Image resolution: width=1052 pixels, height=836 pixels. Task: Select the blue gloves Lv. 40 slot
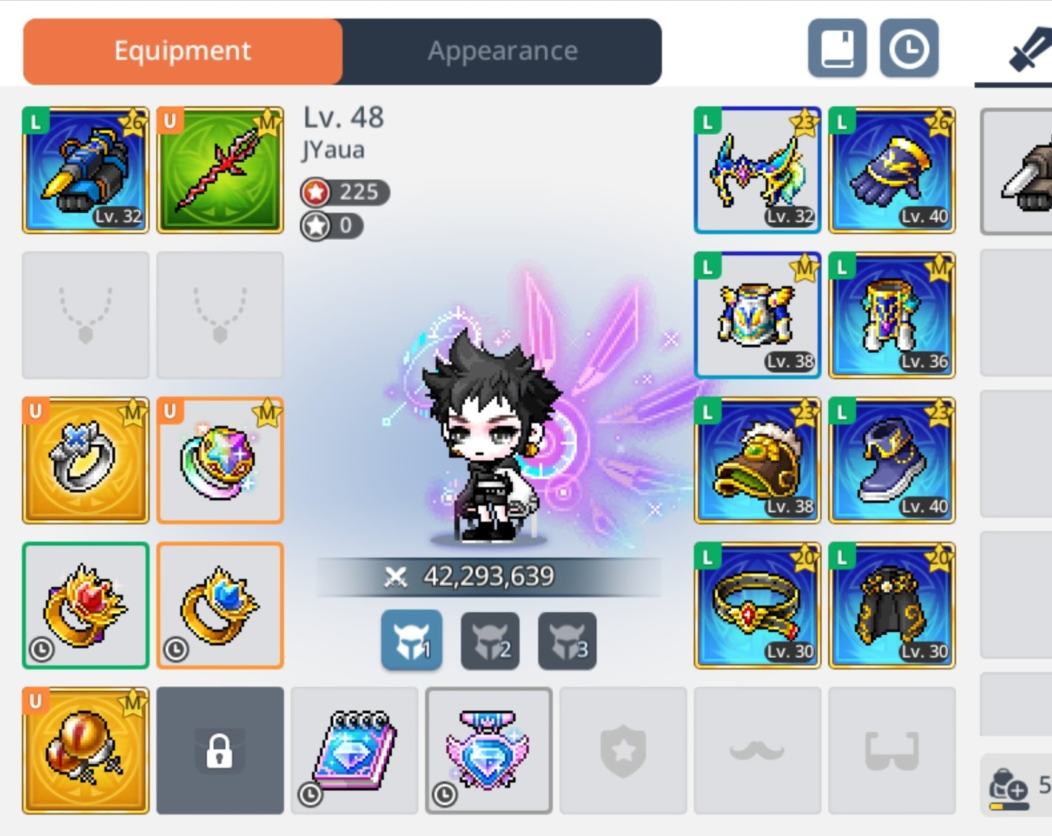coord(892,170)
